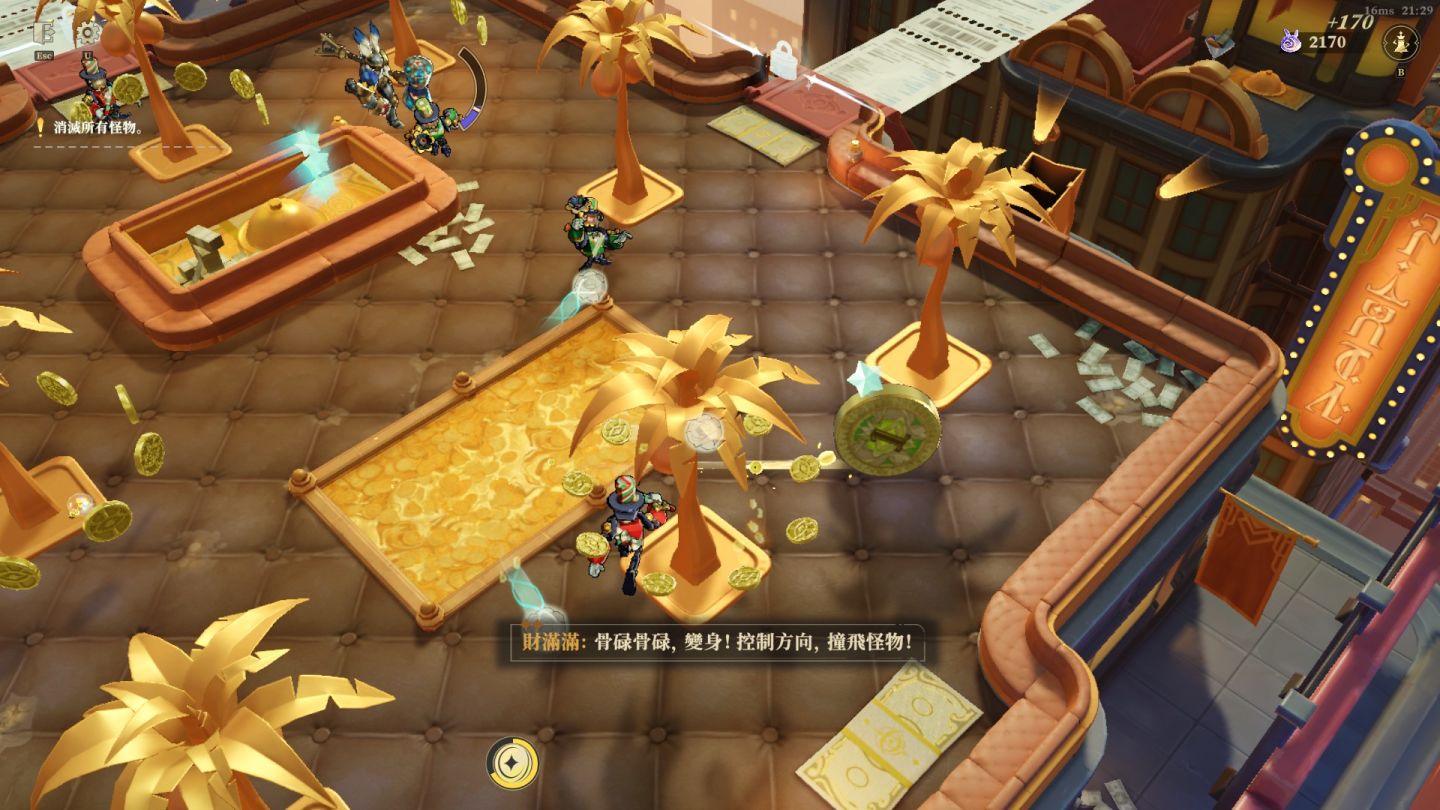Click the exit door icon

coord(43,33)
